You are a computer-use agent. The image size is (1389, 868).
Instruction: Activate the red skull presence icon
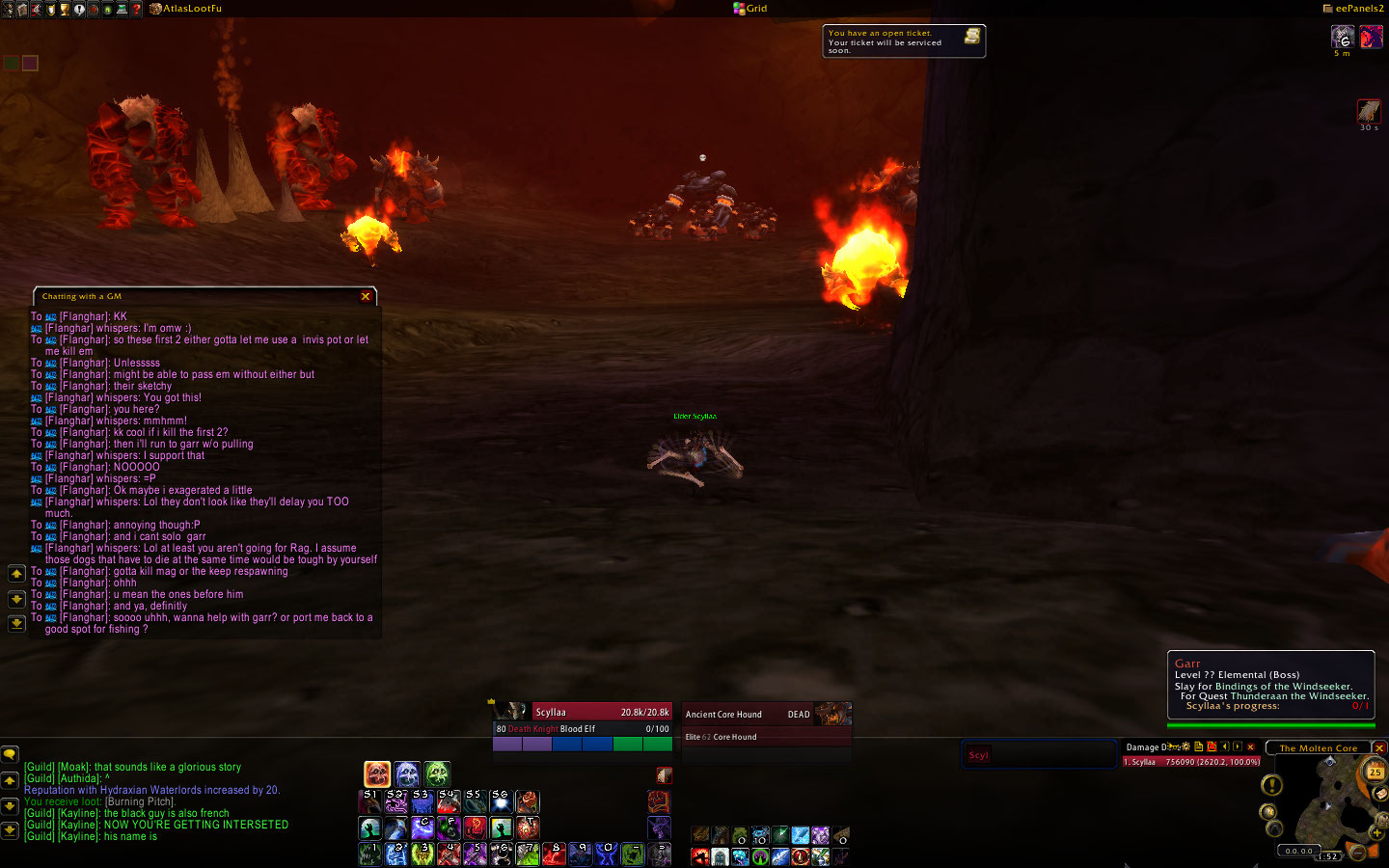pos(377,773)
